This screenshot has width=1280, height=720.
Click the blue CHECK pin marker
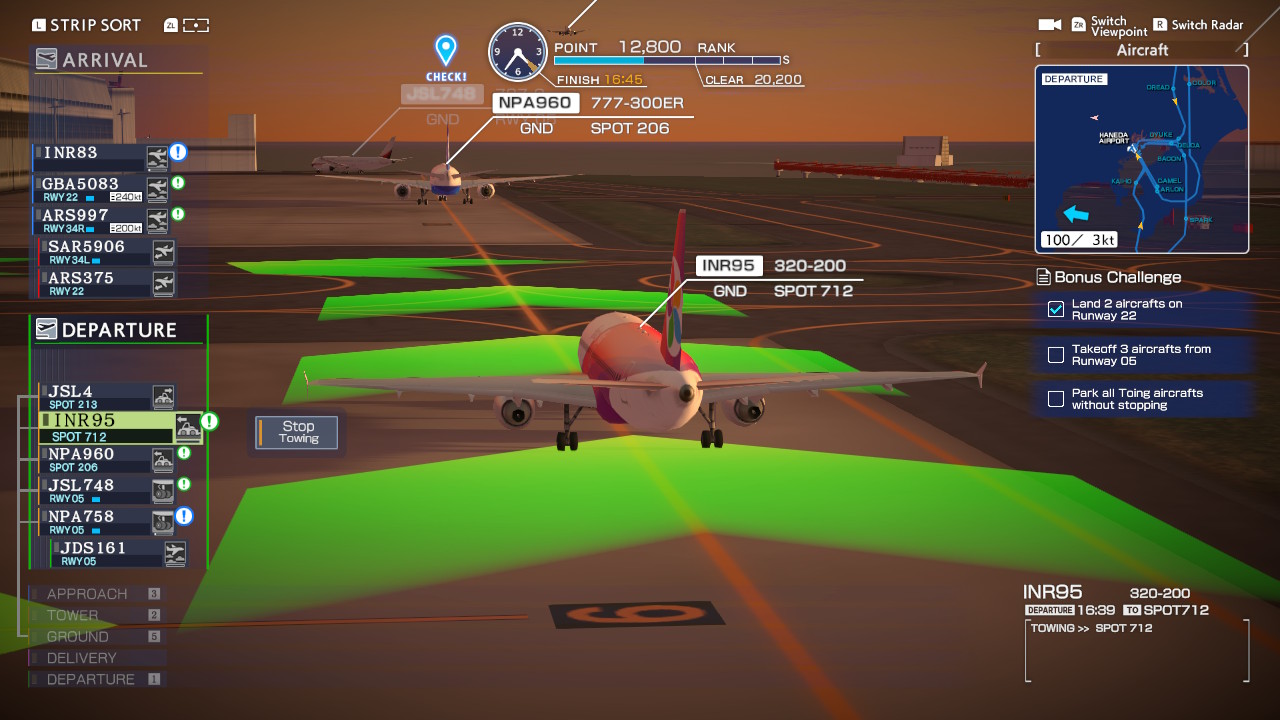[445, 48]
